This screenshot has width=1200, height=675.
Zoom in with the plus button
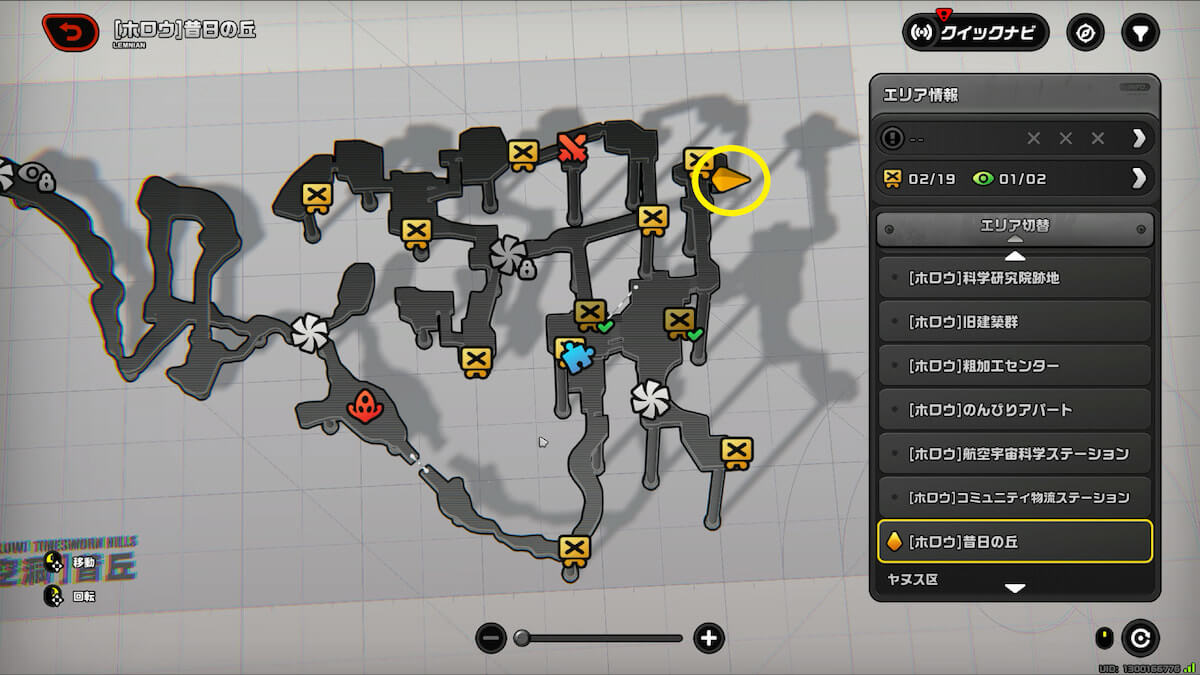pos(709,638)
